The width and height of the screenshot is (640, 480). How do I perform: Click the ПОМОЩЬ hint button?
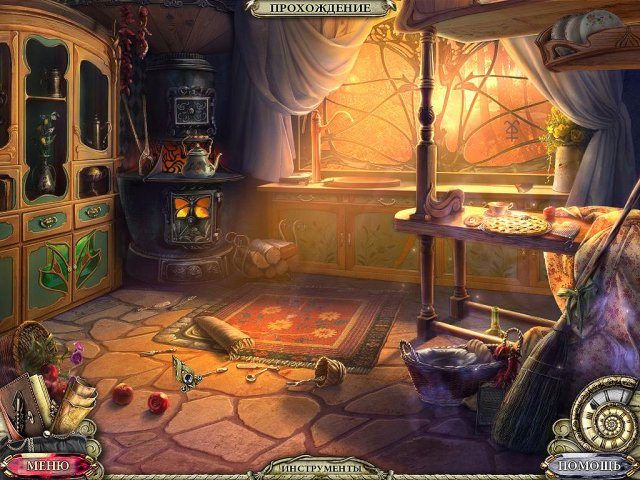(592, 465)
